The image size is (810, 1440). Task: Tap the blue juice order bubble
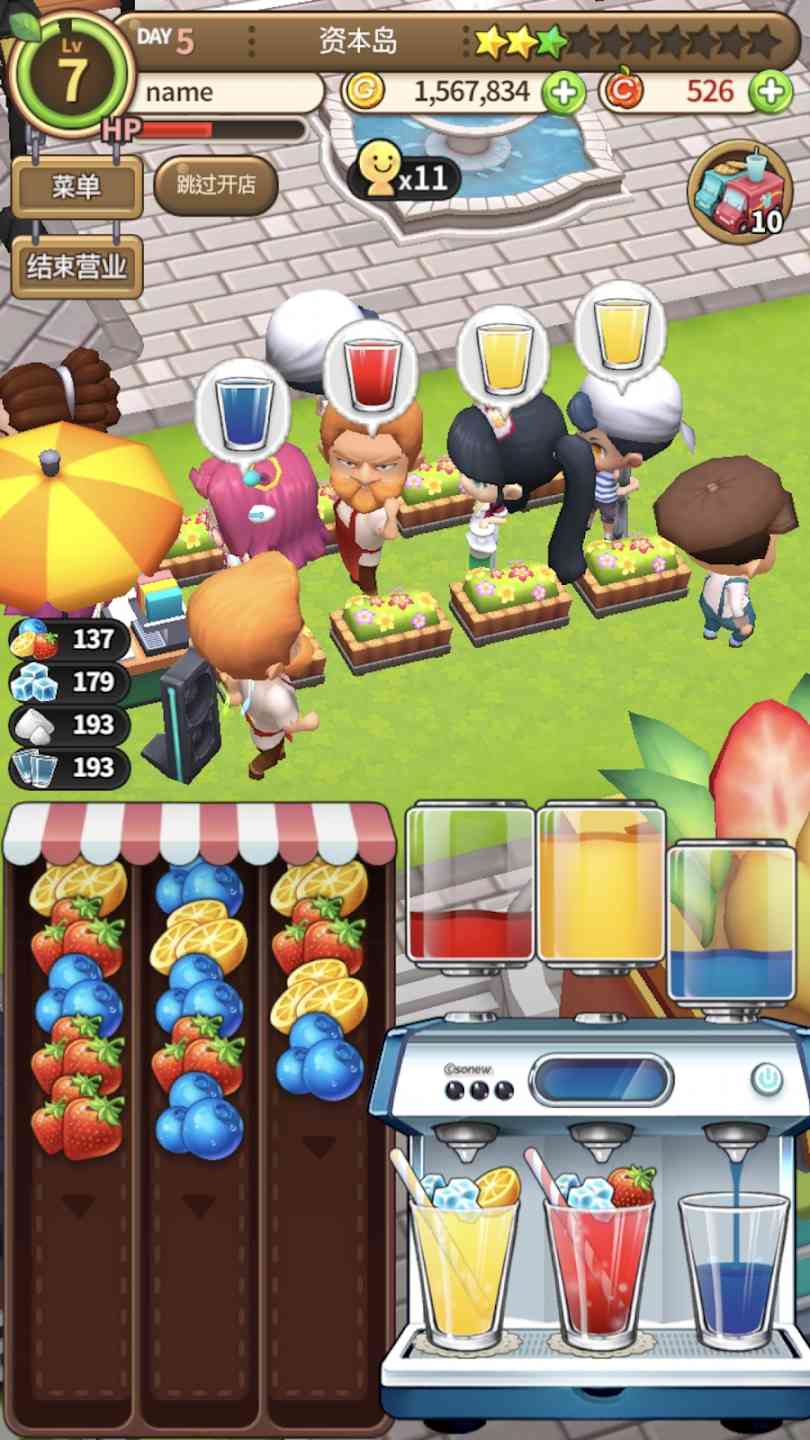(243, 412)
